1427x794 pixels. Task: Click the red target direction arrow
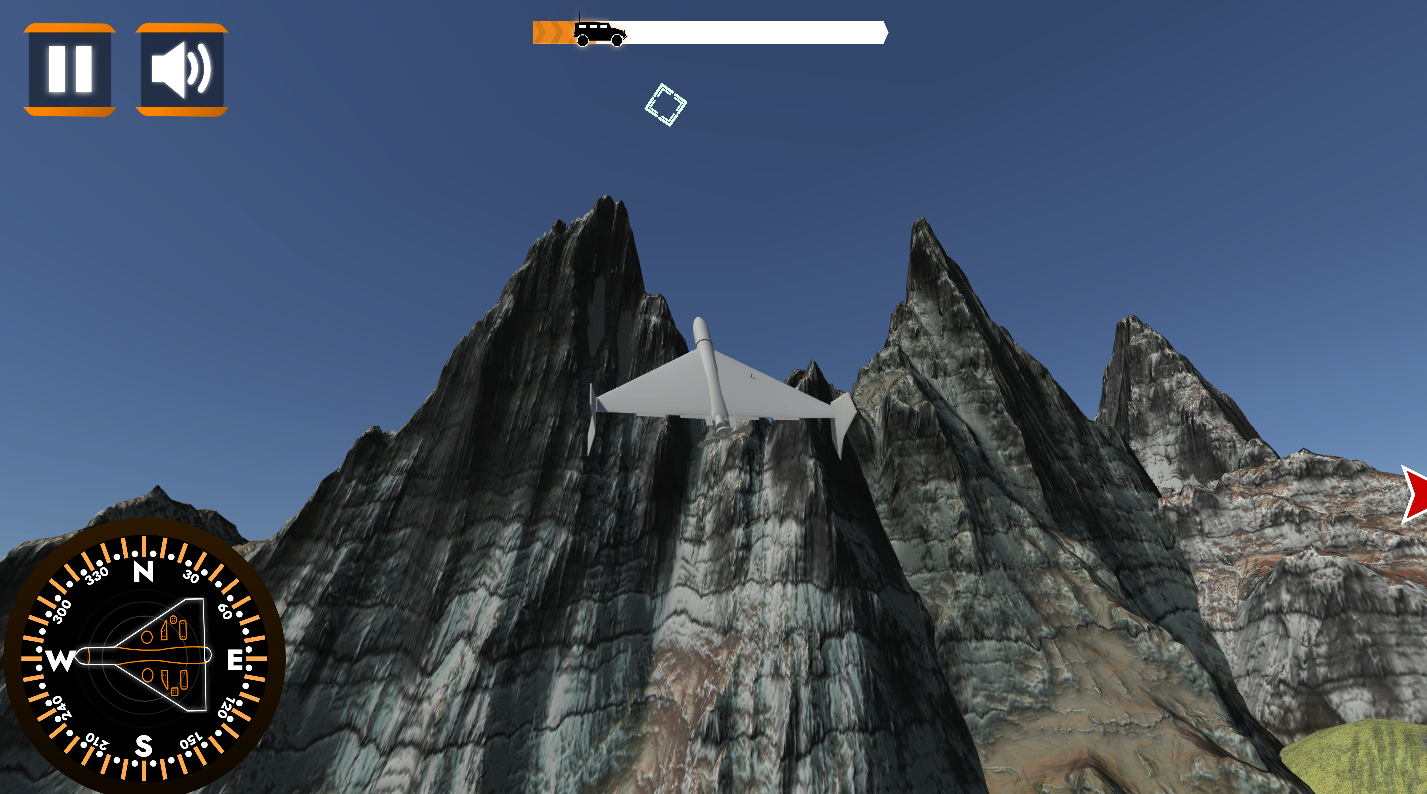coord(1417,490)
